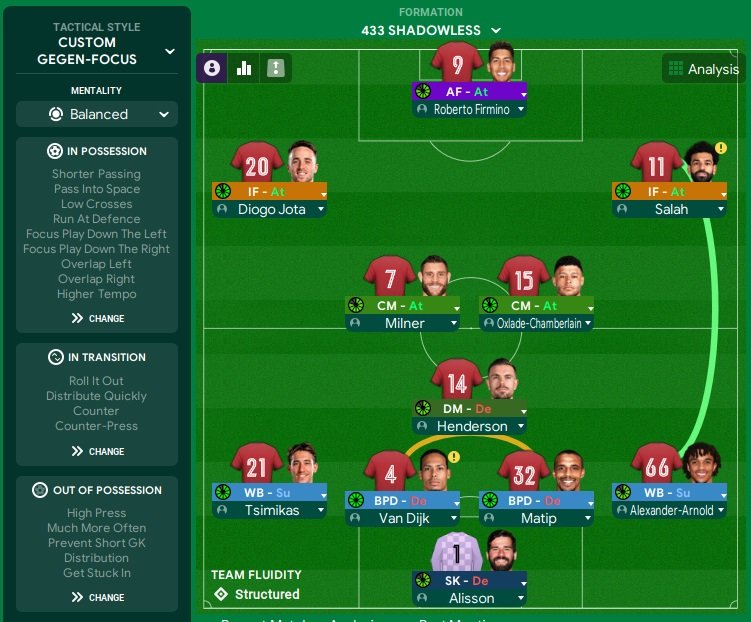The height and width of the screenshot is (622, 751).
Task: Select Roberto Firmino's AF role dropdown
Action: tap(469, 91)
